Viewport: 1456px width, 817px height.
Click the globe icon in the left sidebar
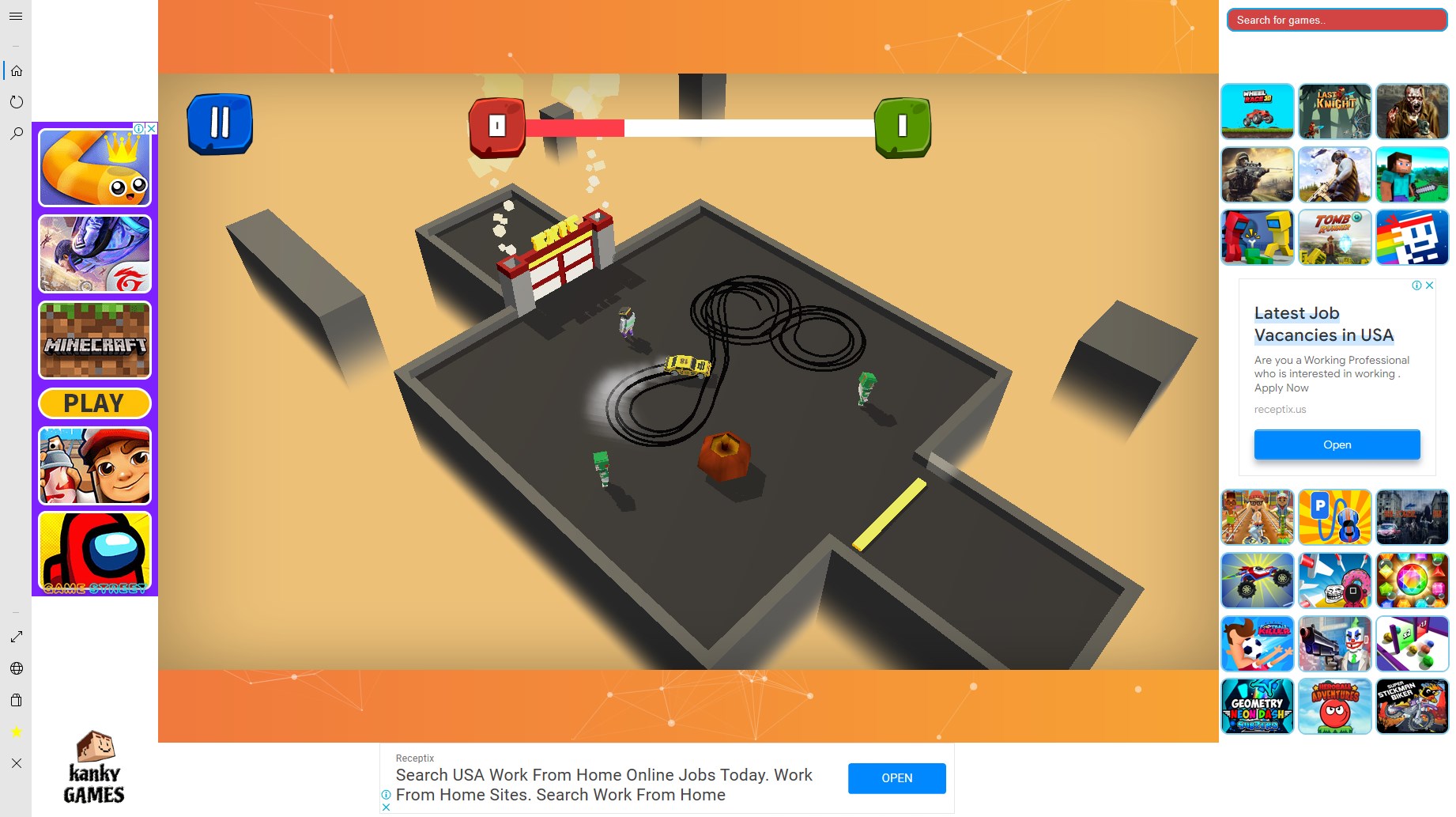16,668
